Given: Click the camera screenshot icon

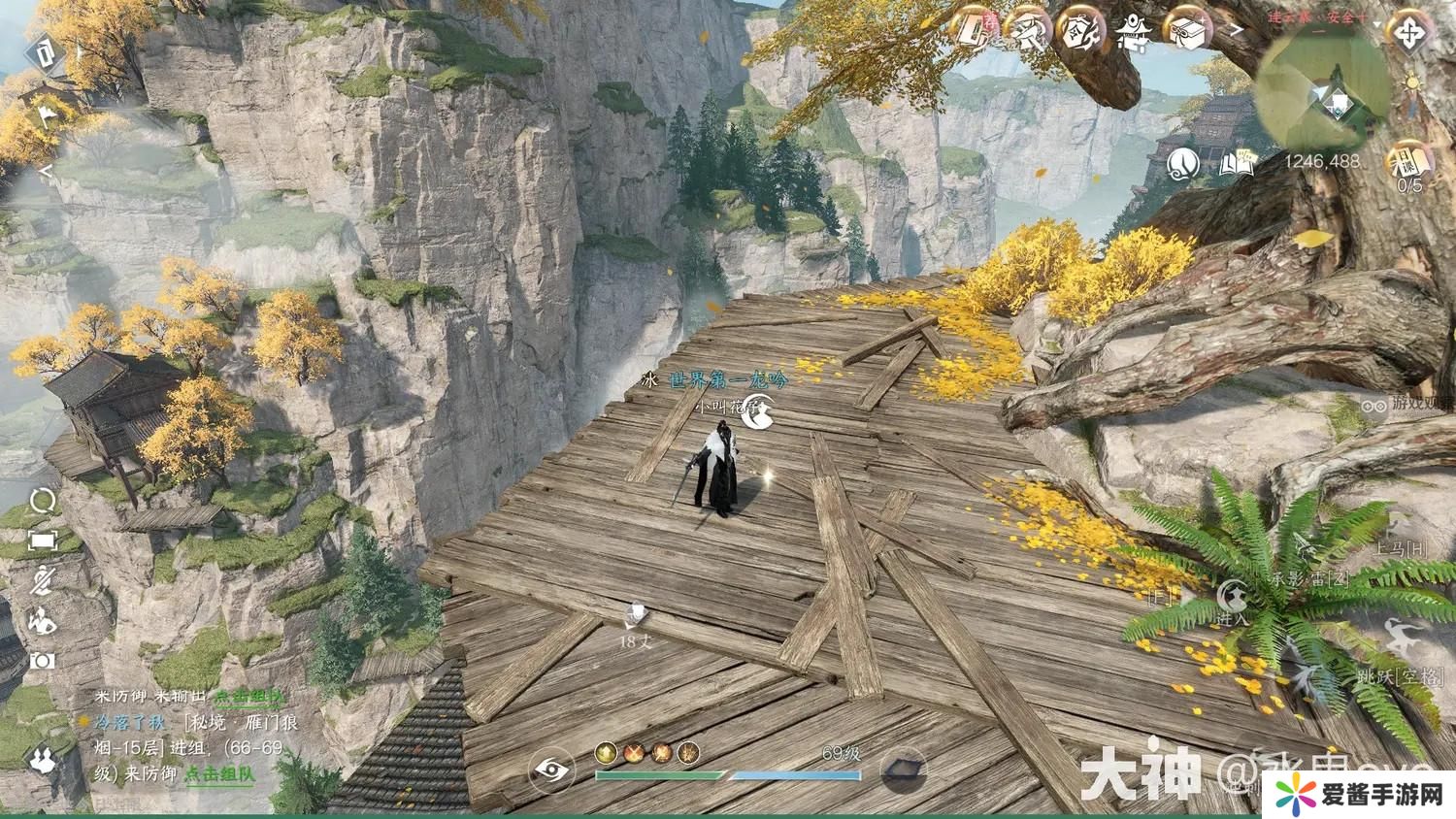Looking at the screenshot, I should 43,661.
